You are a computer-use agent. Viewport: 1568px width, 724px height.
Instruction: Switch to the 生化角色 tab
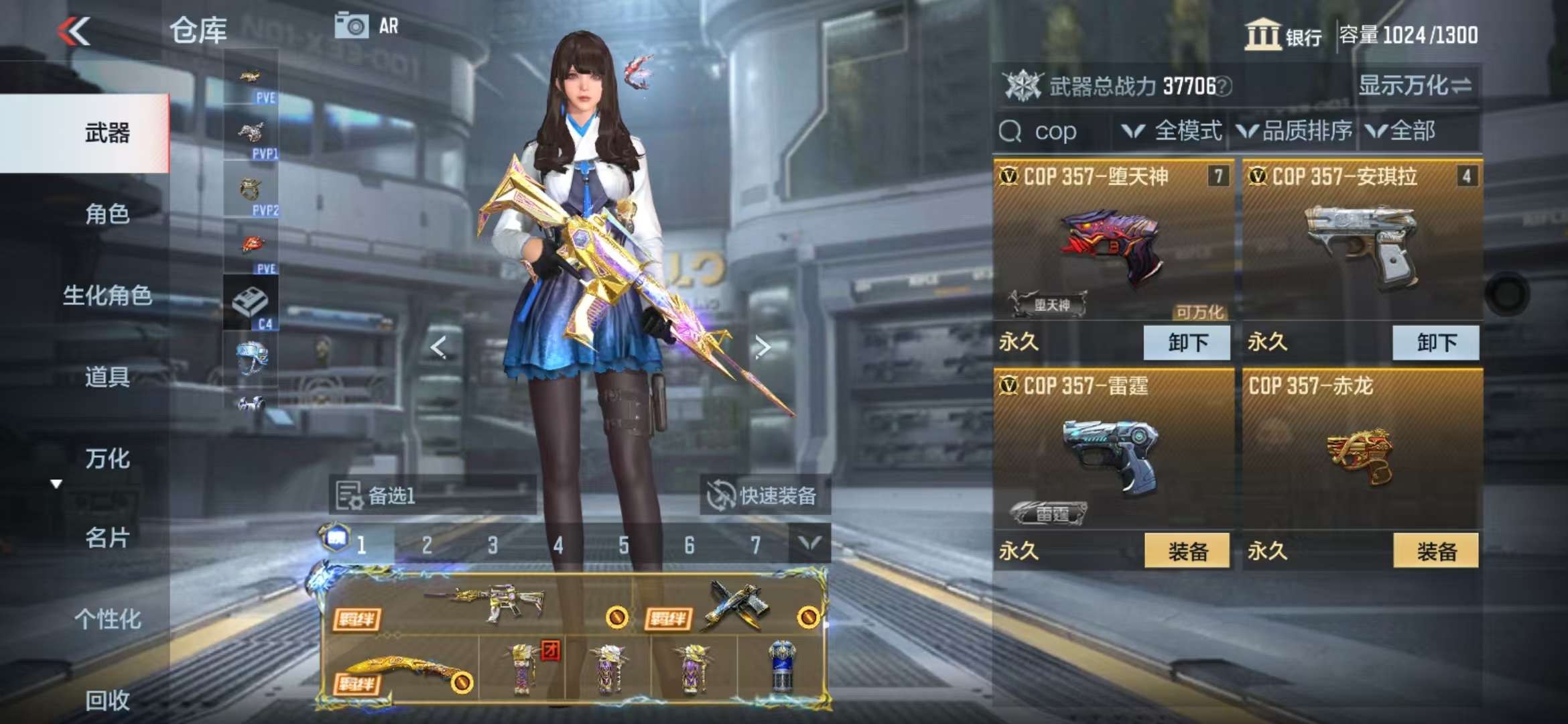pos(107,296)
